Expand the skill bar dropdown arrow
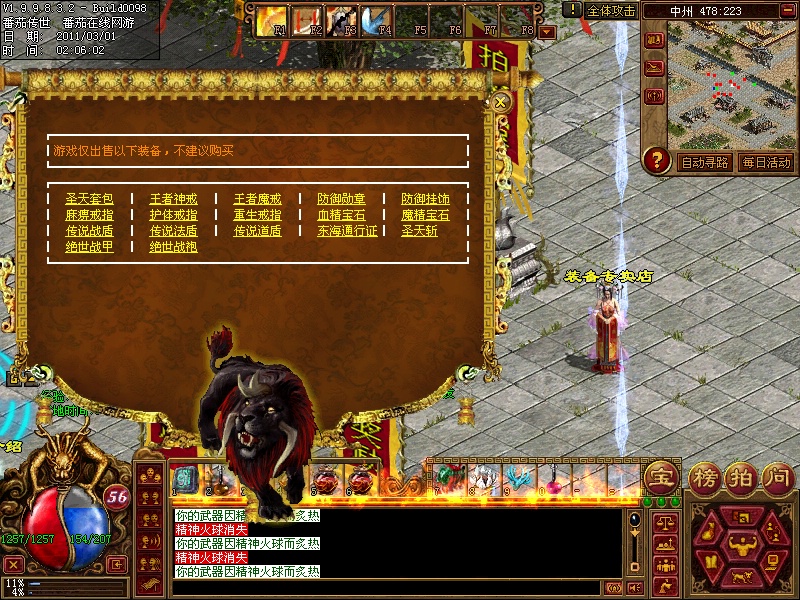800x600 pixels. coord(546,32)
